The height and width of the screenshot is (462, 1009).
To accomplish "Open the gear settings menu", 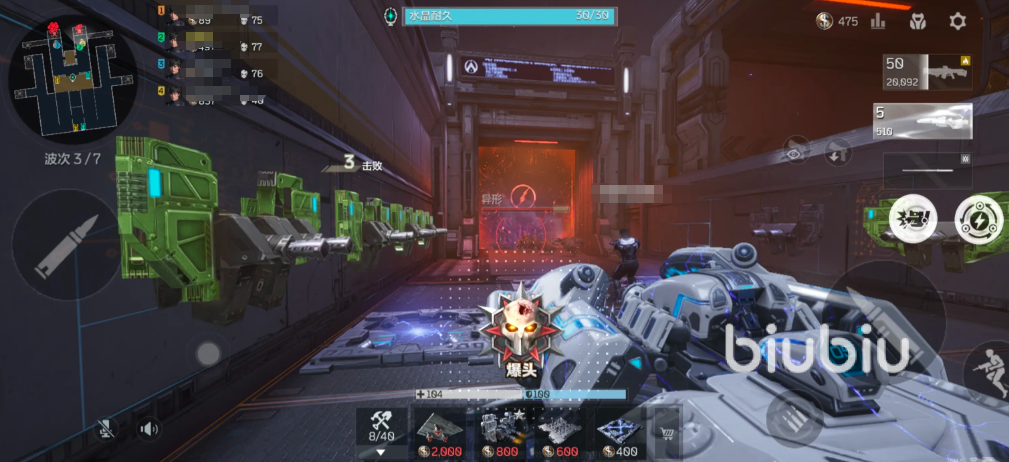I will pos(957,21).
